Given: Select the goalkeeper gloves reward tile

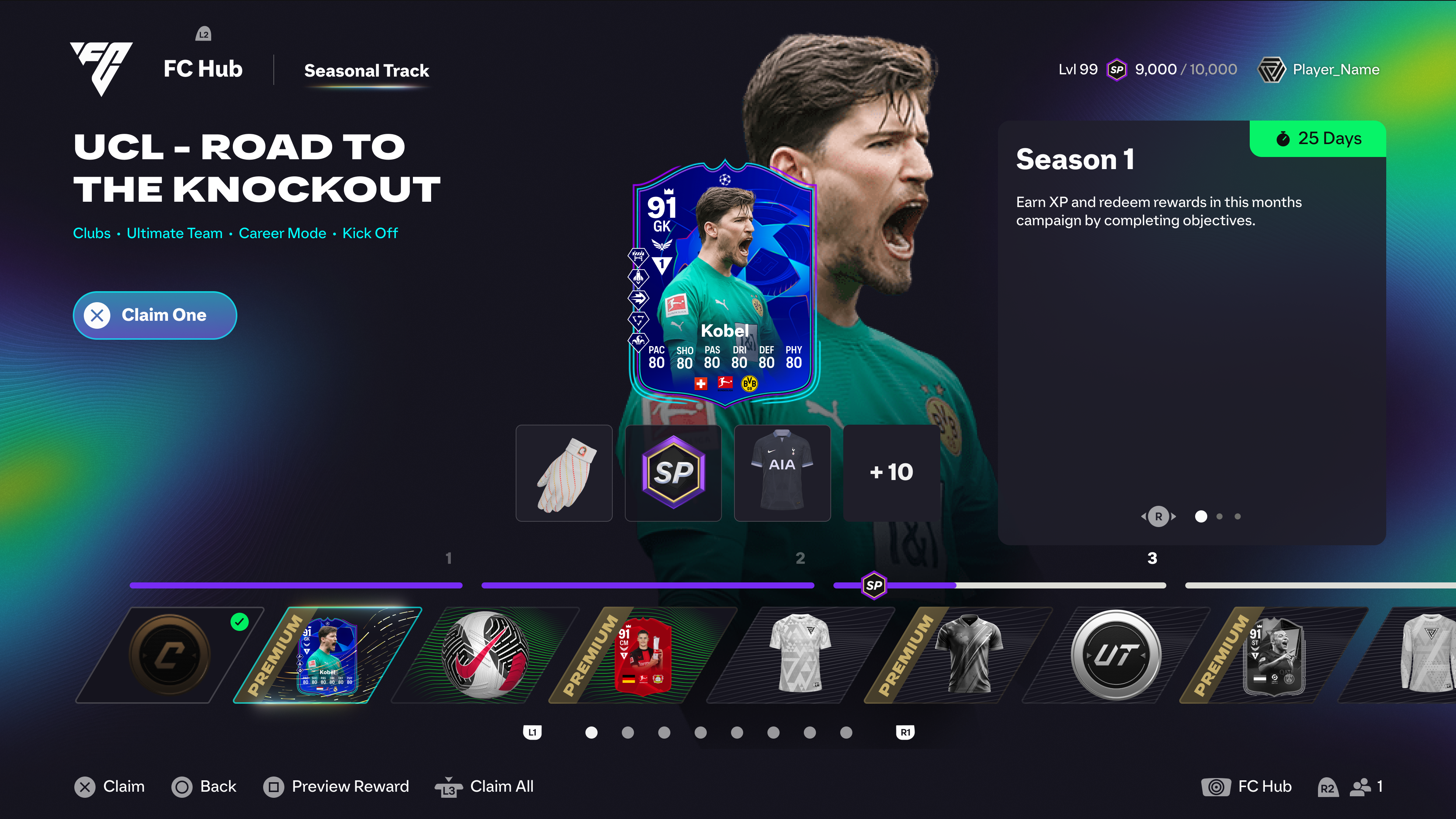Looking at the screenshot, I should [564, 473].
